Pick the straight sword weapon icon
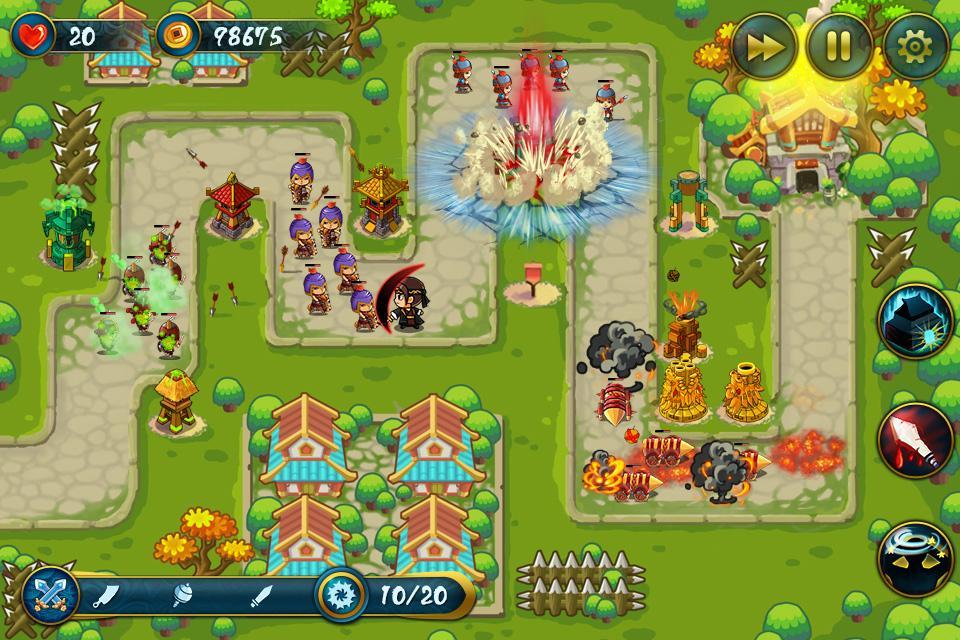The width and height of the screenshot is (960, 640). click(x=262, y=597)
